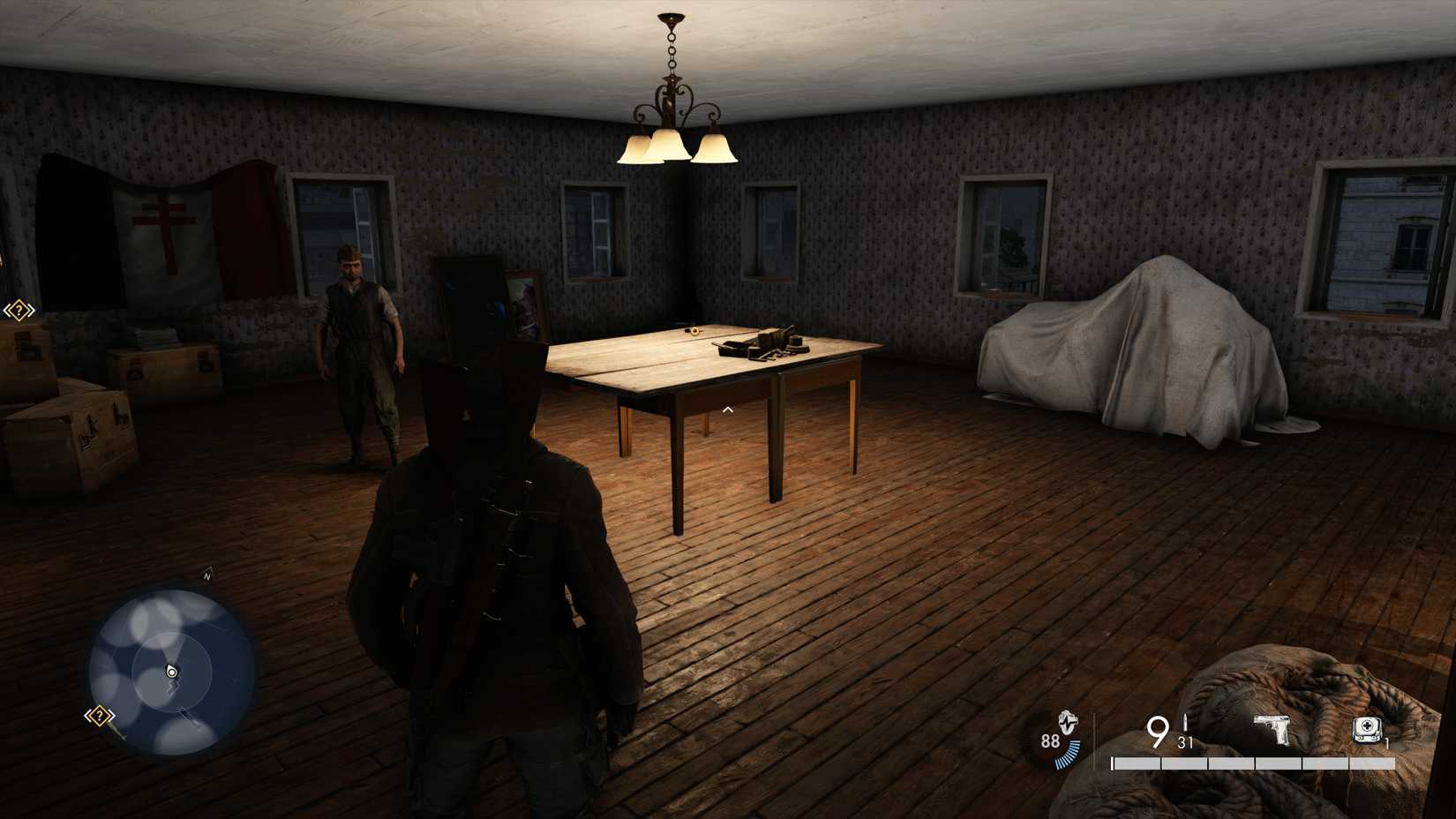The image size is (1456, 819).
Task: Expand the interaction chevron above the table
Action: (726, 409)
